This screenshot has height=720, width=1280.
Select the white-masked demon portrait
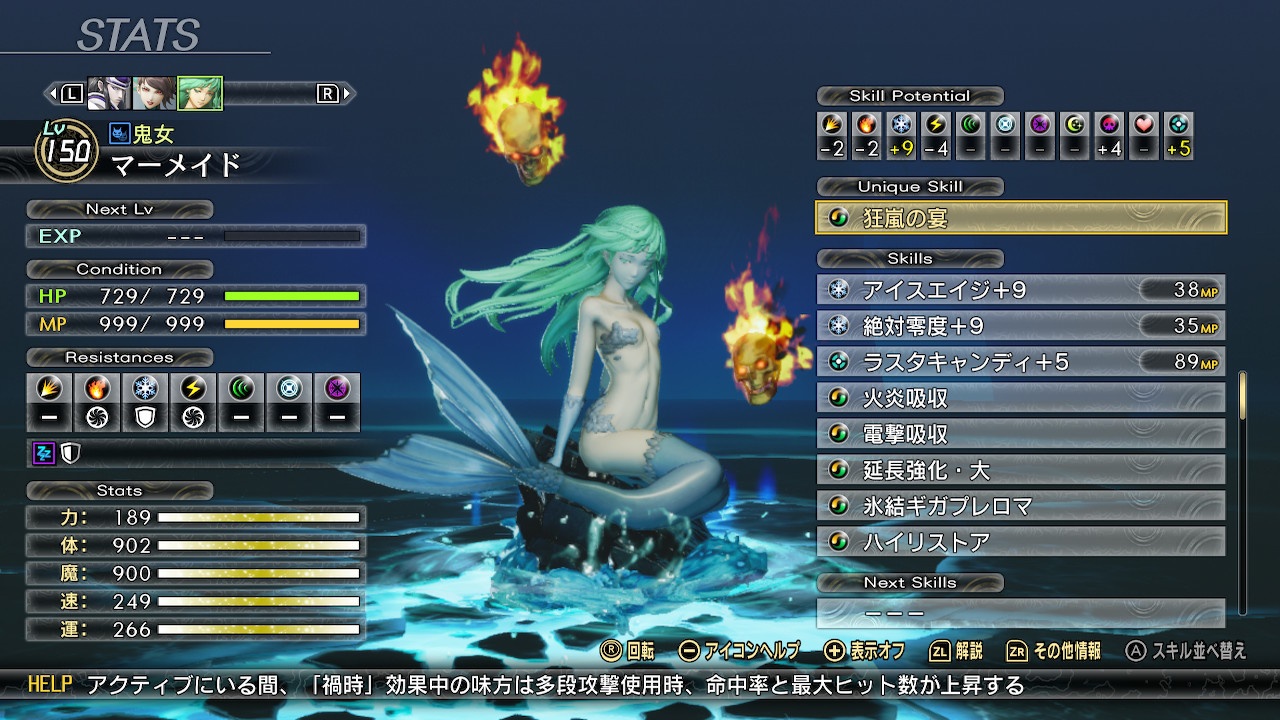(x=108, y=94)
